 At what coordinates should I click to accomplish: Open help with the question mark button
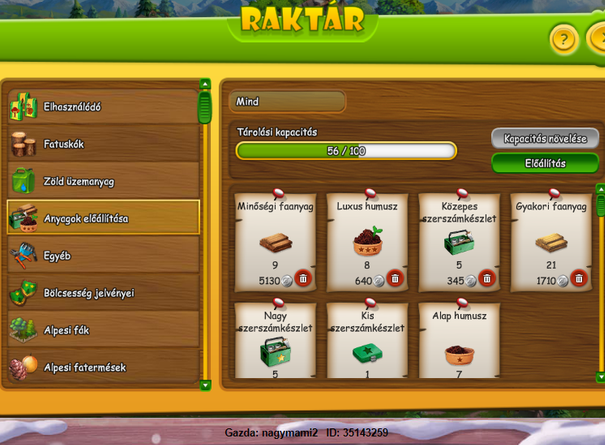coord(564,40)
